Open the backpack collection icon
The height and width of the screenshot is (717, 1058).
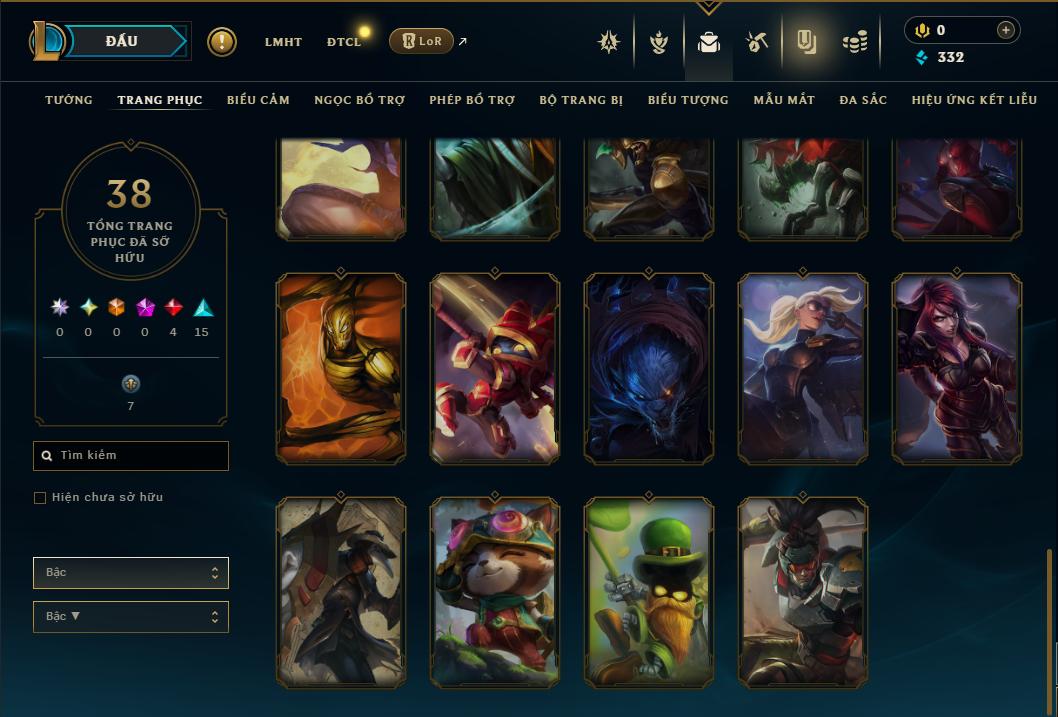coord(709,43)
